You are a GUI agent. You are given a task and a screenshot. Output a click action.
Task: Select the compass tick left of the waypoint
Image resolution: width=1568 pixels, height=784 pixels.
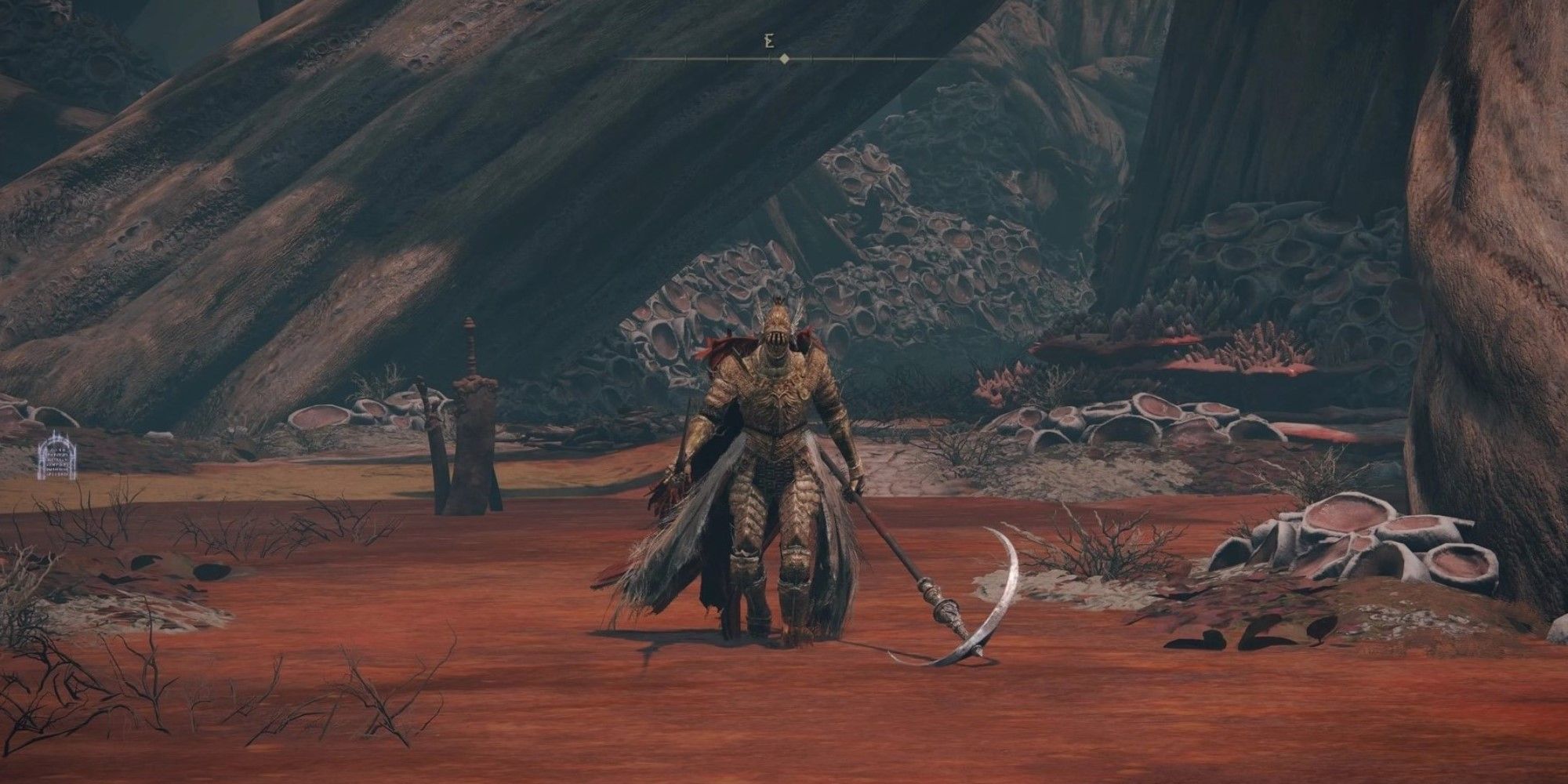pyautogui.click(x=768, y=58)
